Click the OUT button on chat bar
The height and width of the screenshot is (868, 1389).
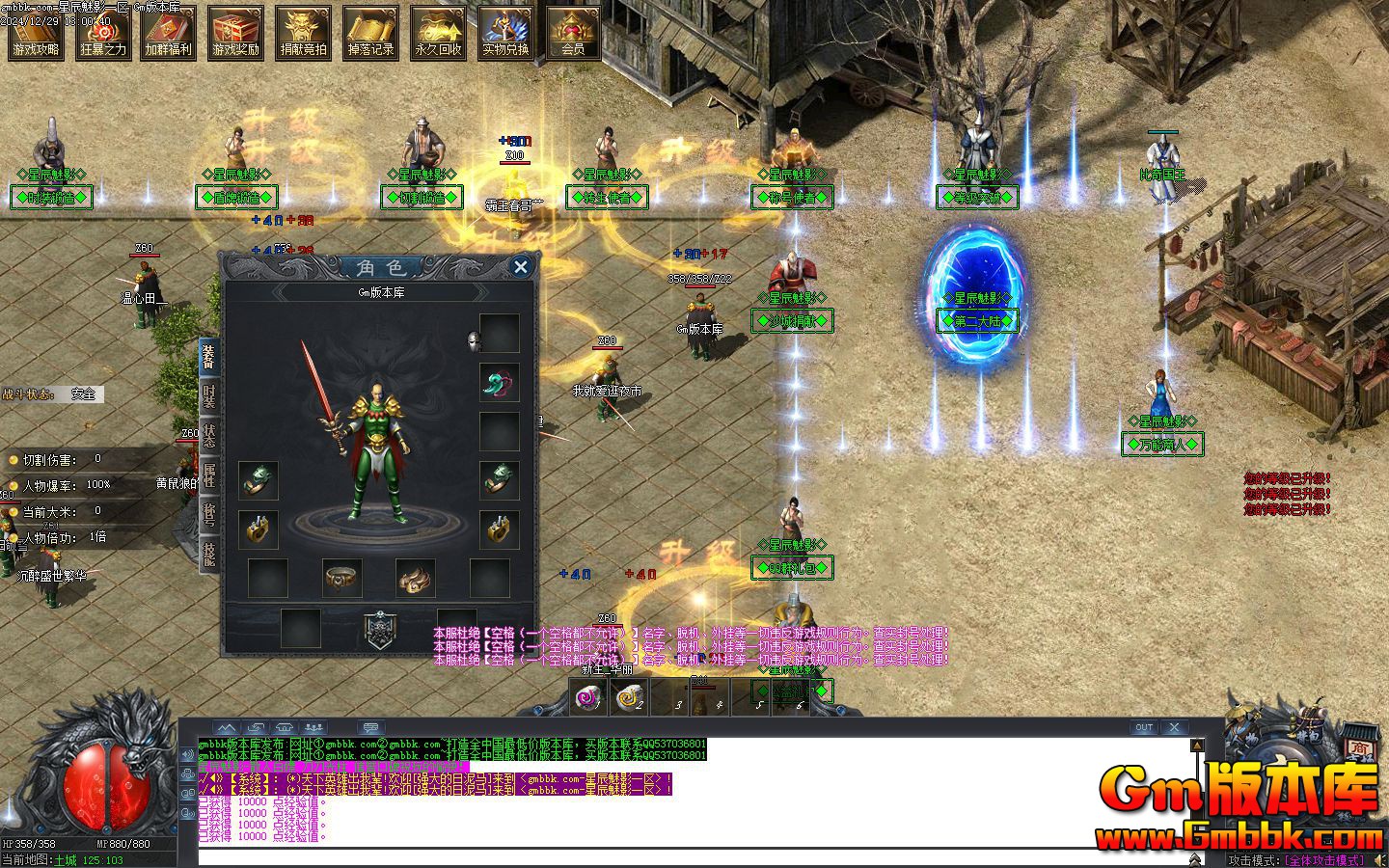tap(1143, 727)
